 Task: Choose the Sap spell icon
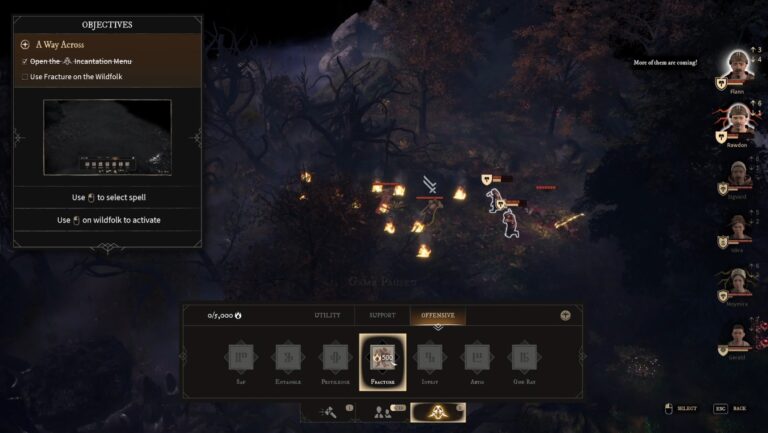(240, 358)
